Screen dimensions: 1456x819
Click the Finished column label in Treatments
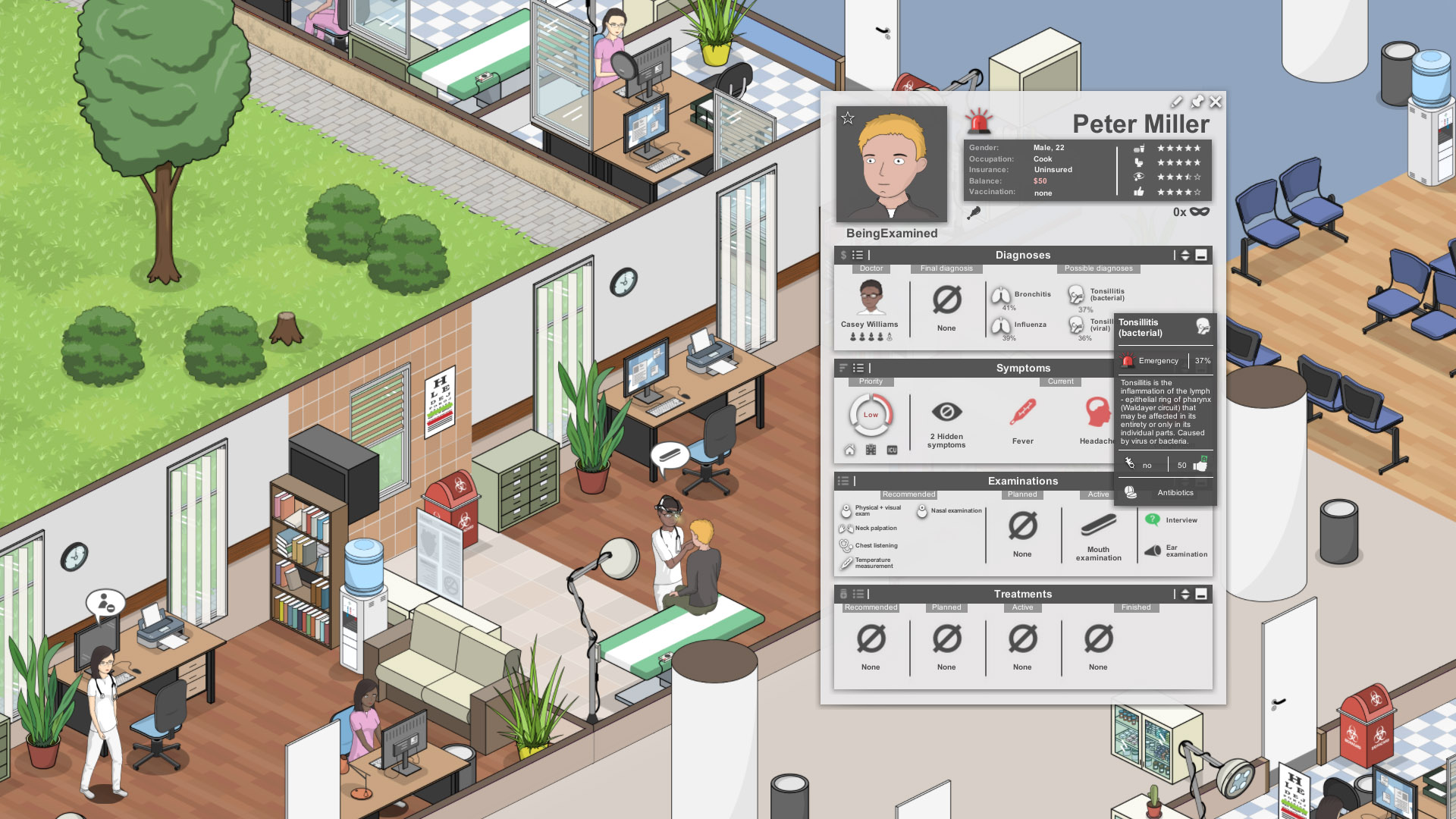[1135, 607]
